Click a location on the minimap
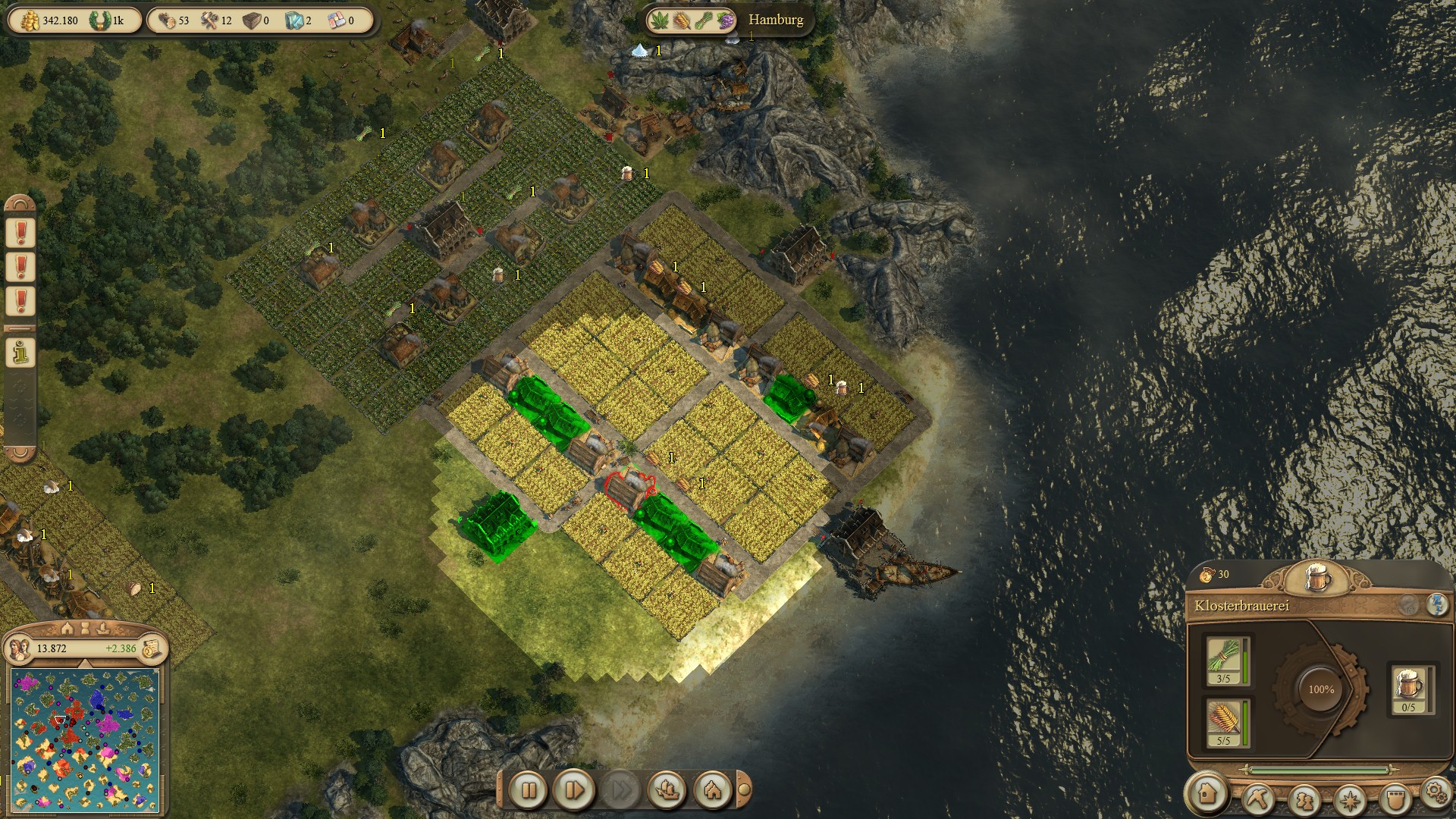Screen dimensions: 1456x819 pos(83,739)
